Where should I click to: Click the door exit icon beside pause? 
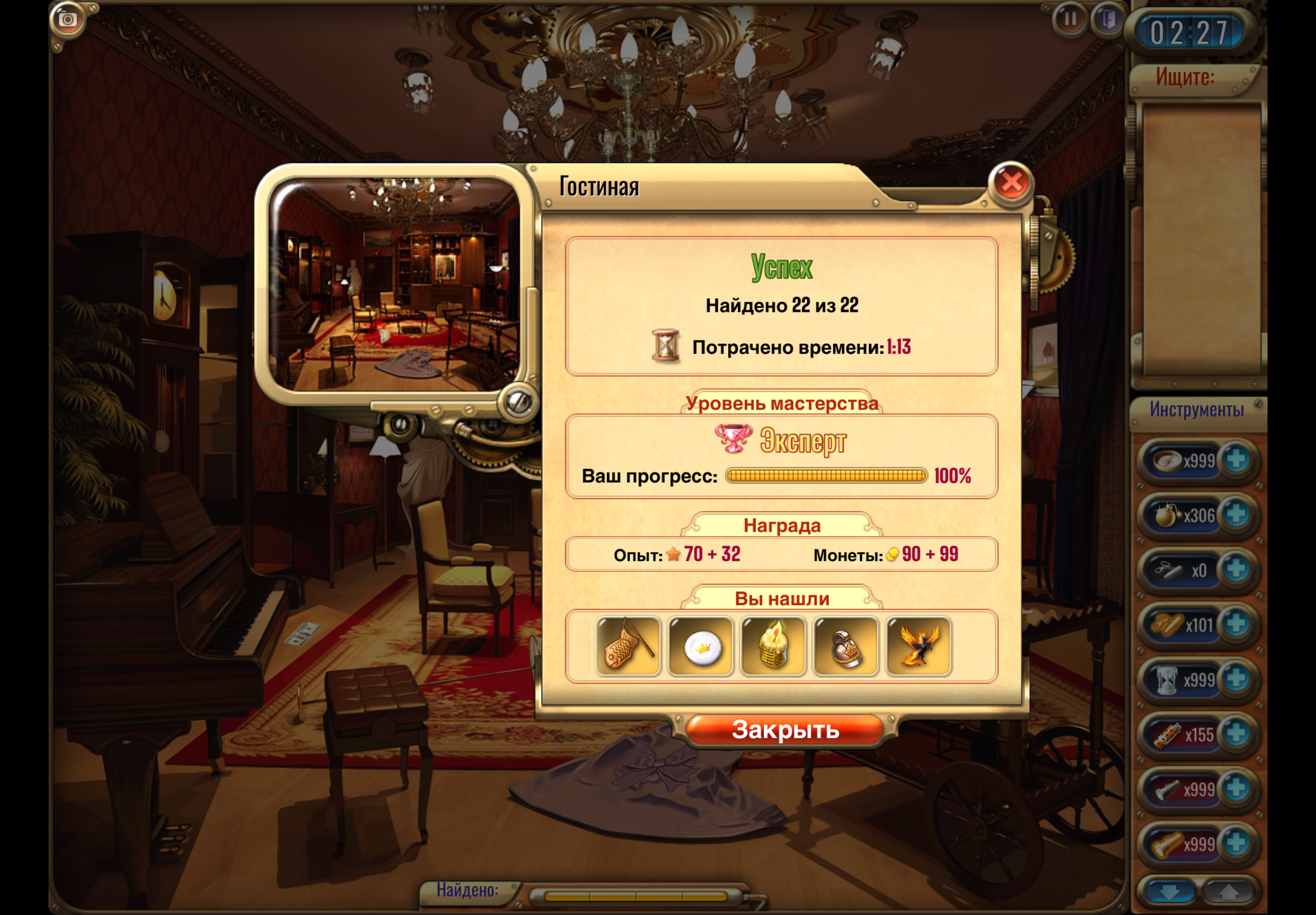[x=1108, y=20]
